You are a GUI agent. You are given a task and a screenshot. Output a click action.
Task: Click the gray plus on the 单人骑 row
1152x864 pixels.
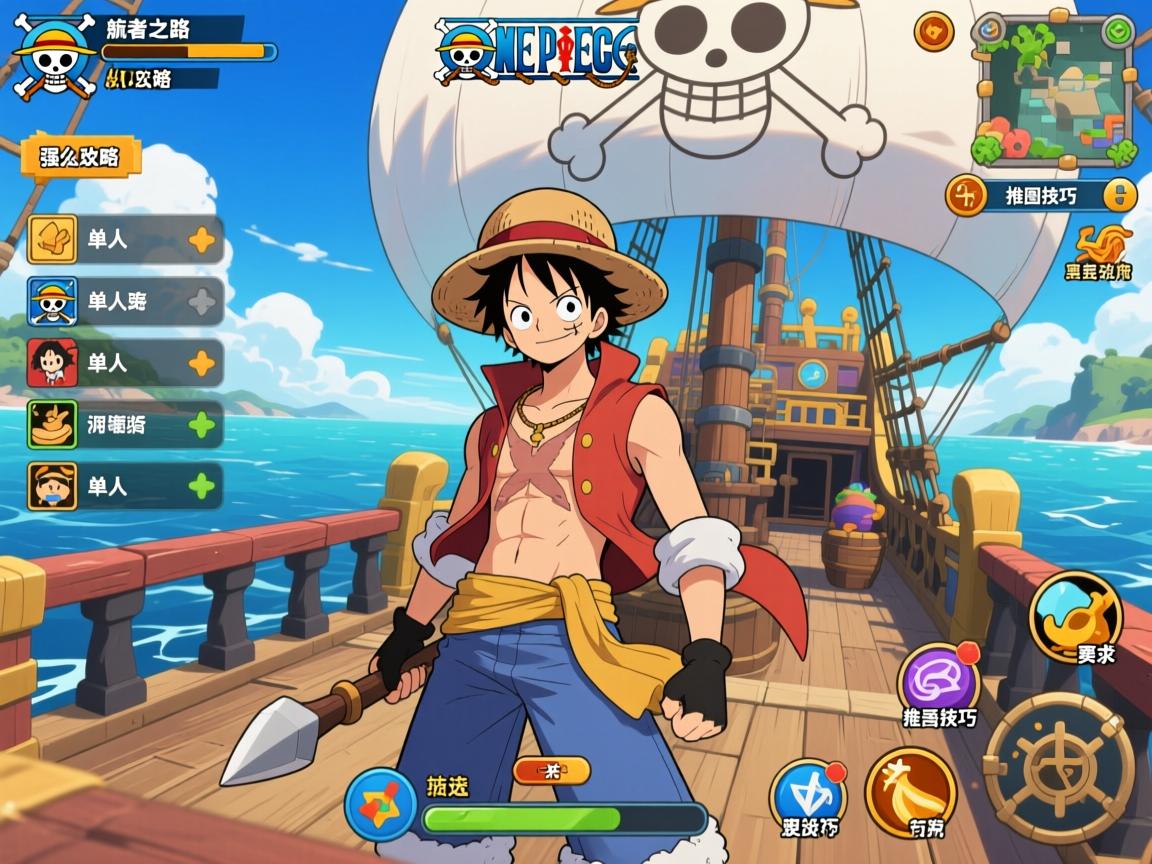pyautogui.click(x=202, y=301)
